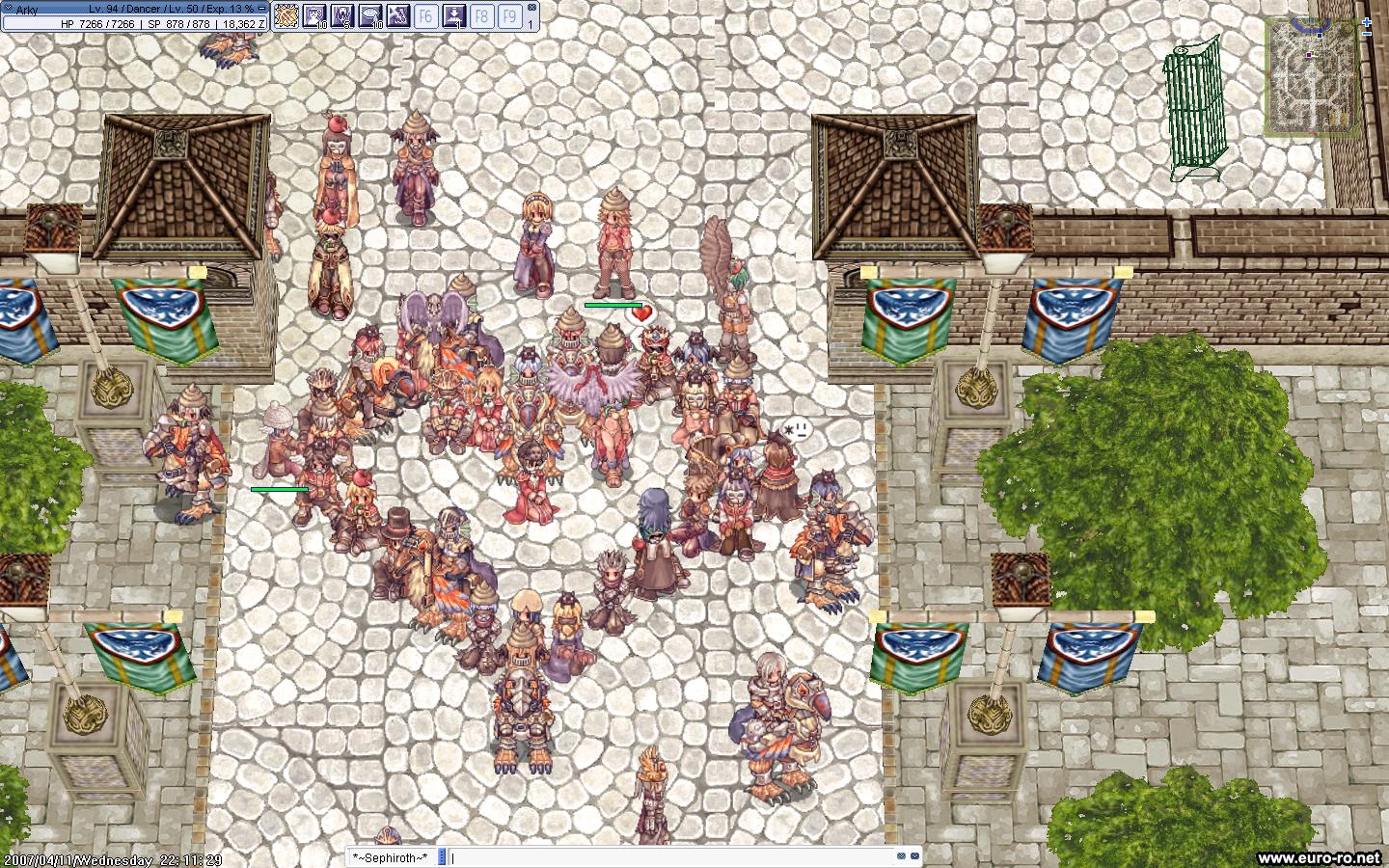Viewport: 1389px width, 868px height.
Task: Select the empty F9 hotbar slot
Action: coord(509,15)
